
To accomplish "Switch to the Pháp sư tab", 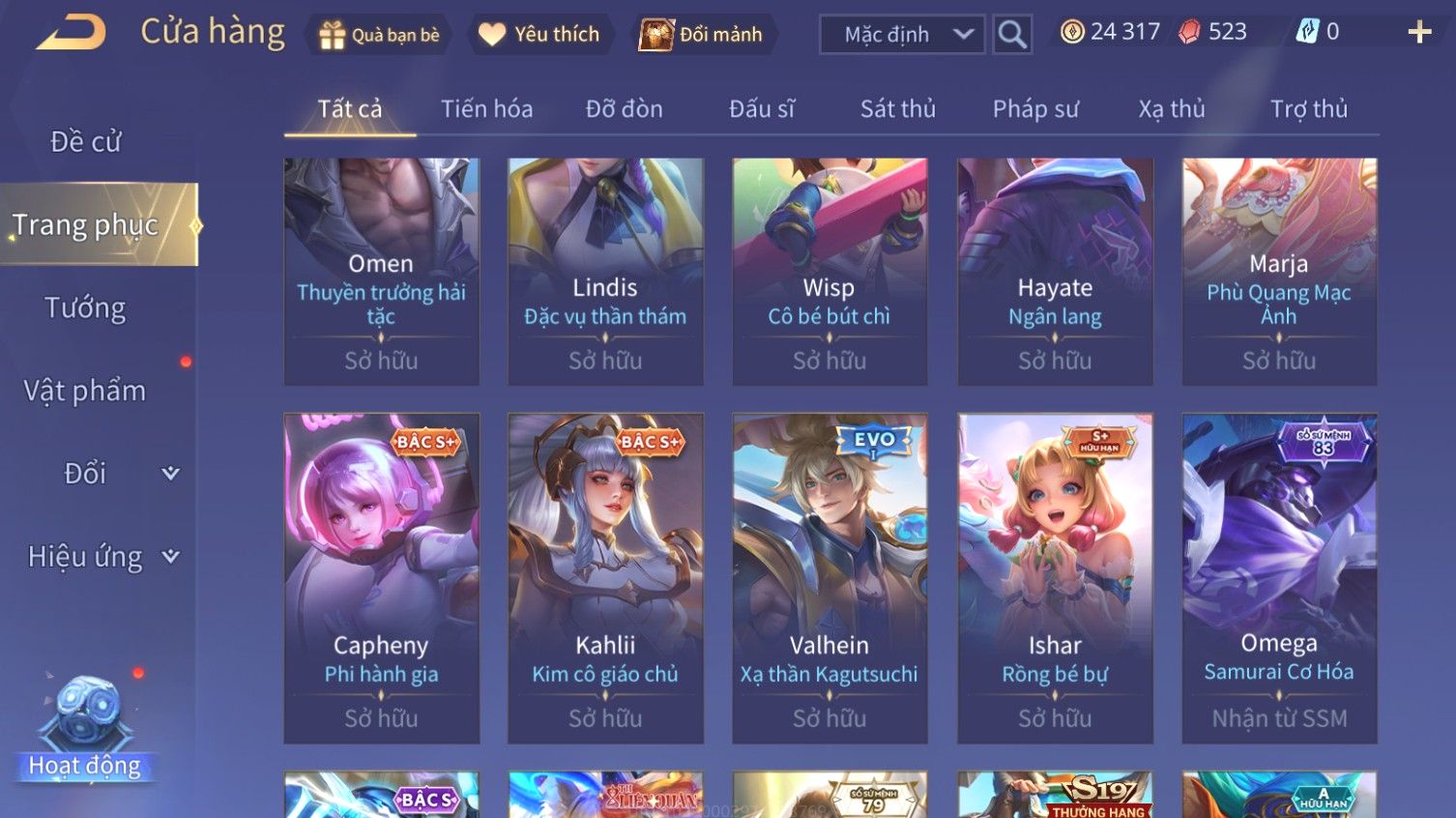I will [x=1034, y=109].
